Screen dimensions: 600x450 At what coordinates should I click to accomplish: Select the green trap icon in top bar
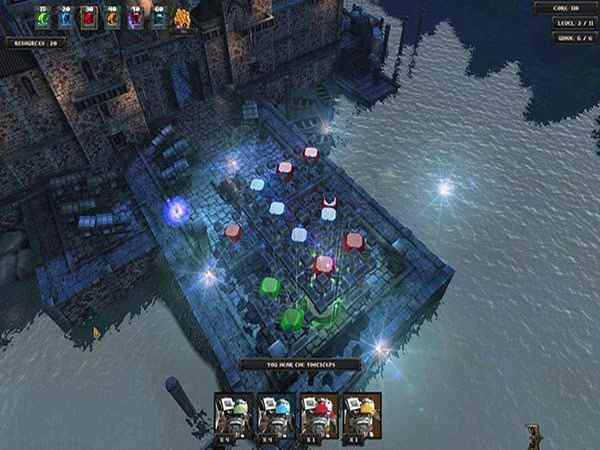pos(44,18)
